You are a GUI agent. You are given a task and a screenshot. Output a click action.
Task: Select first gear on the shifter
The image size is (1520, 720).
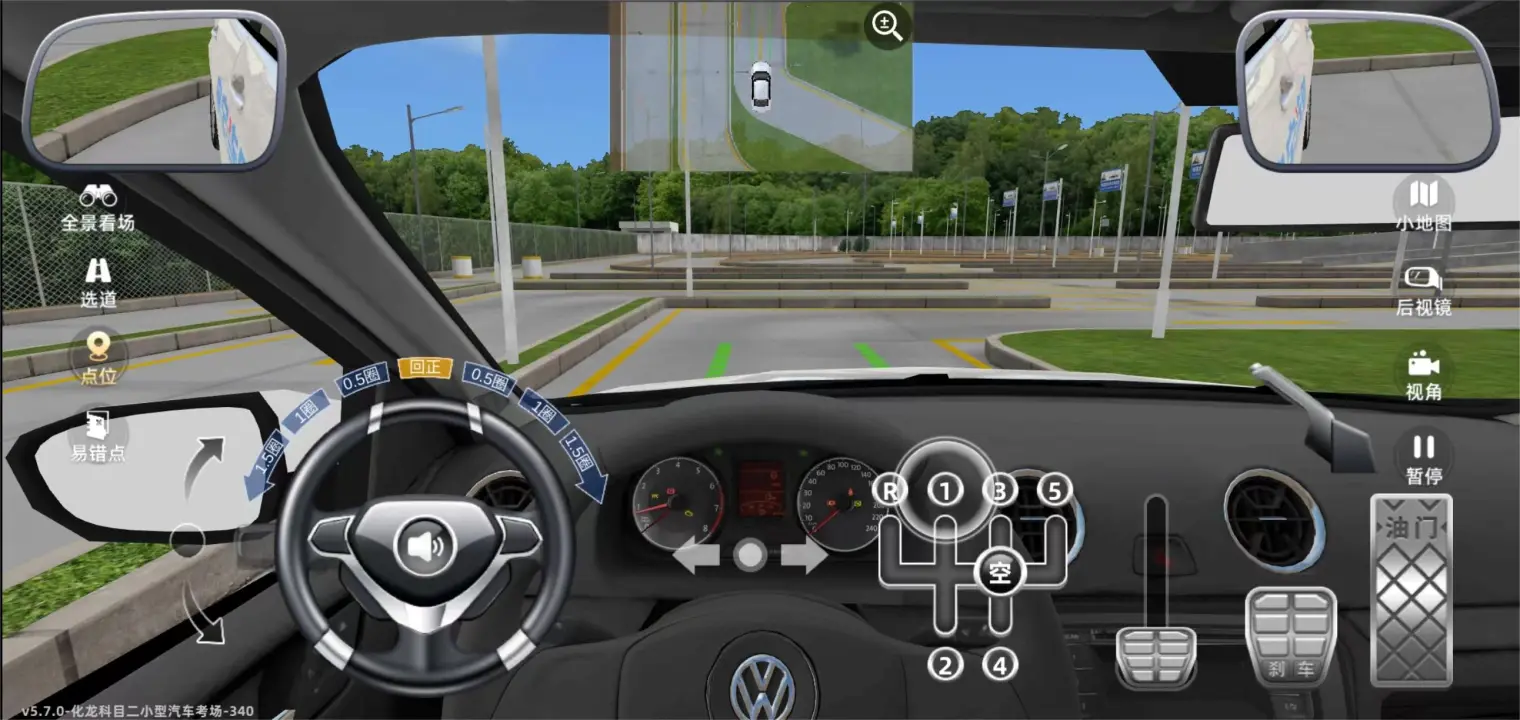[x=945, y=490]
